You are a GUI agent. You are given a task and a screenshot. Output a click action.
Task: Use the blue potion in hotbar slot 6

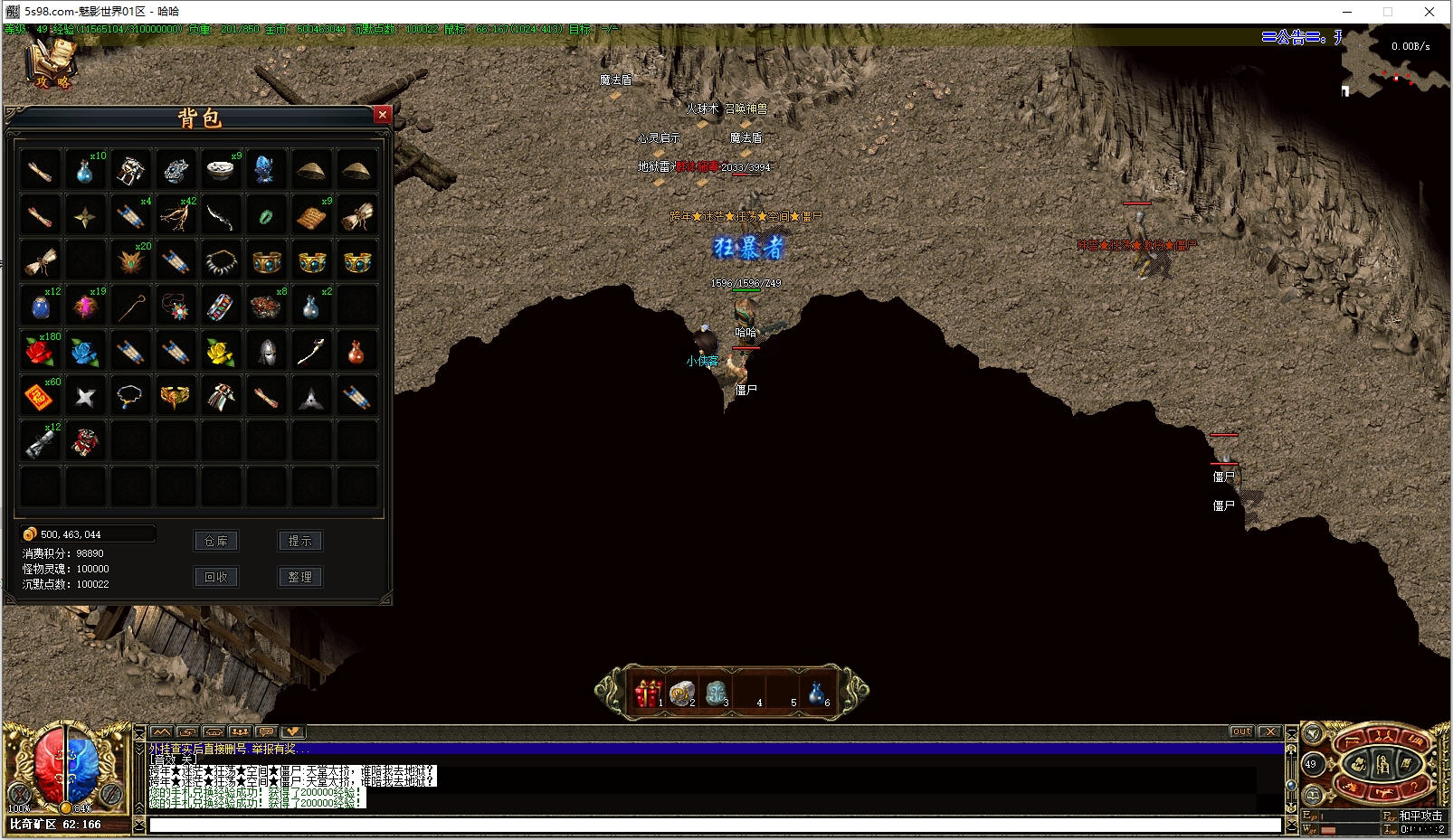pos(816,694)
